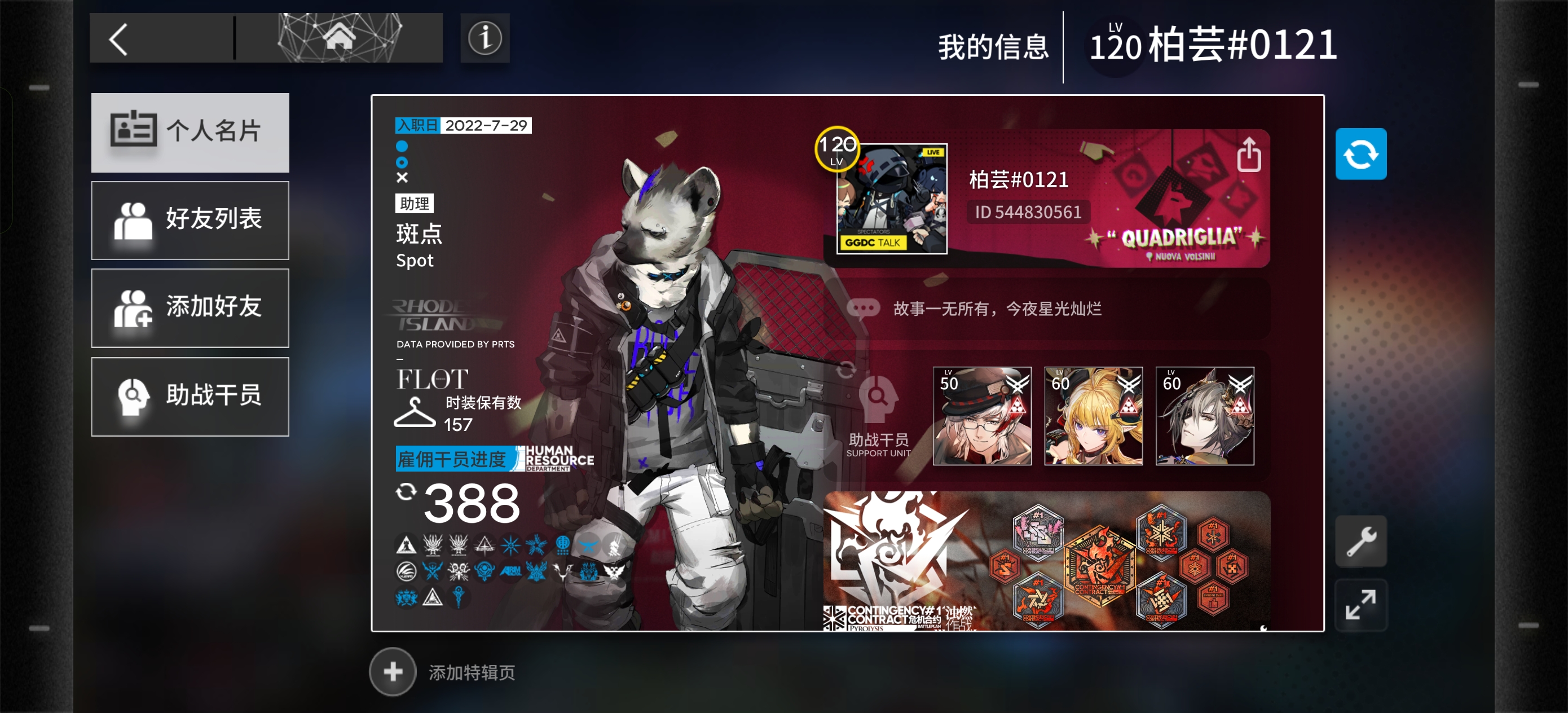
Task: Open the wrench edit settings button
Action: tap(1360, 541)
